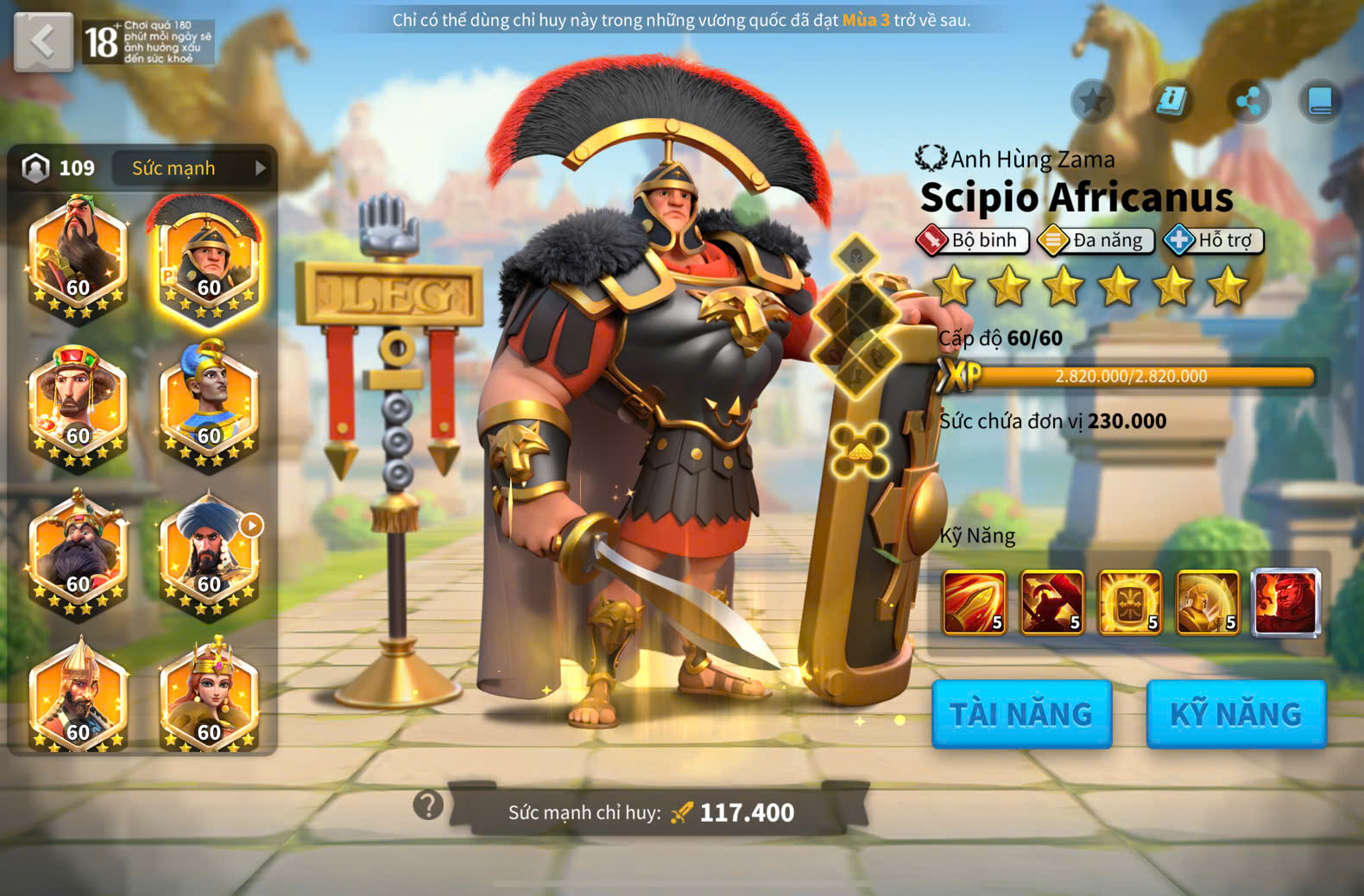Share this commander using the share icon

coord(1248,102)
